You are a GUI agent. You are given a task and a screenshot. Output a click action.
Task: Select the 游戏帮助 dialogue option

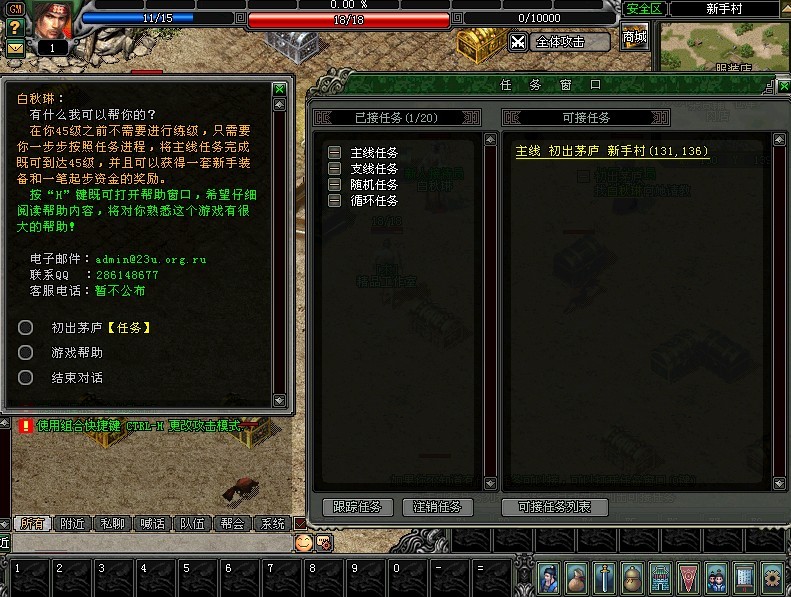pyautogui.click(x=76, y=353)
